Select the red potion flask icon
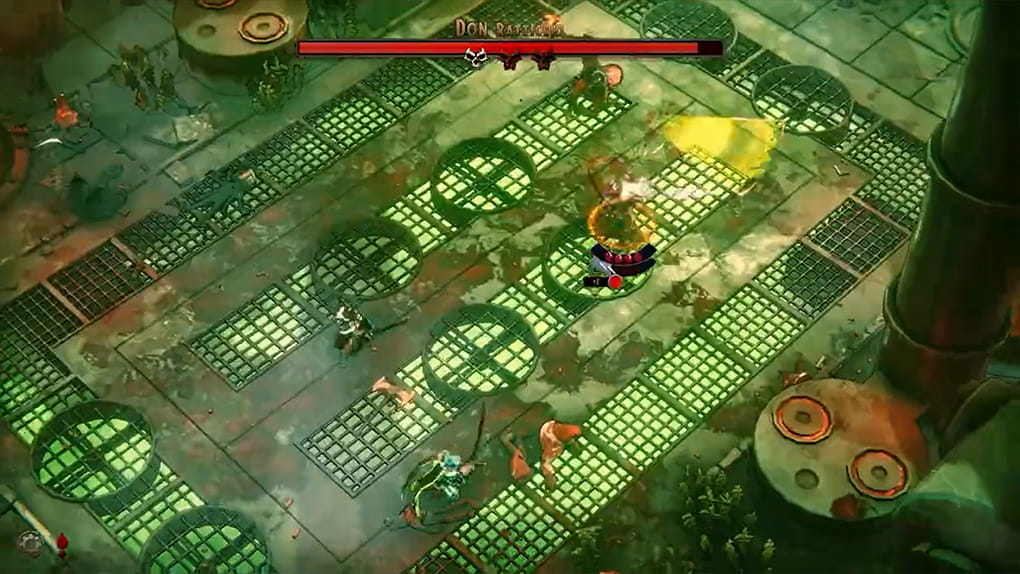 (x=62, y=545)
